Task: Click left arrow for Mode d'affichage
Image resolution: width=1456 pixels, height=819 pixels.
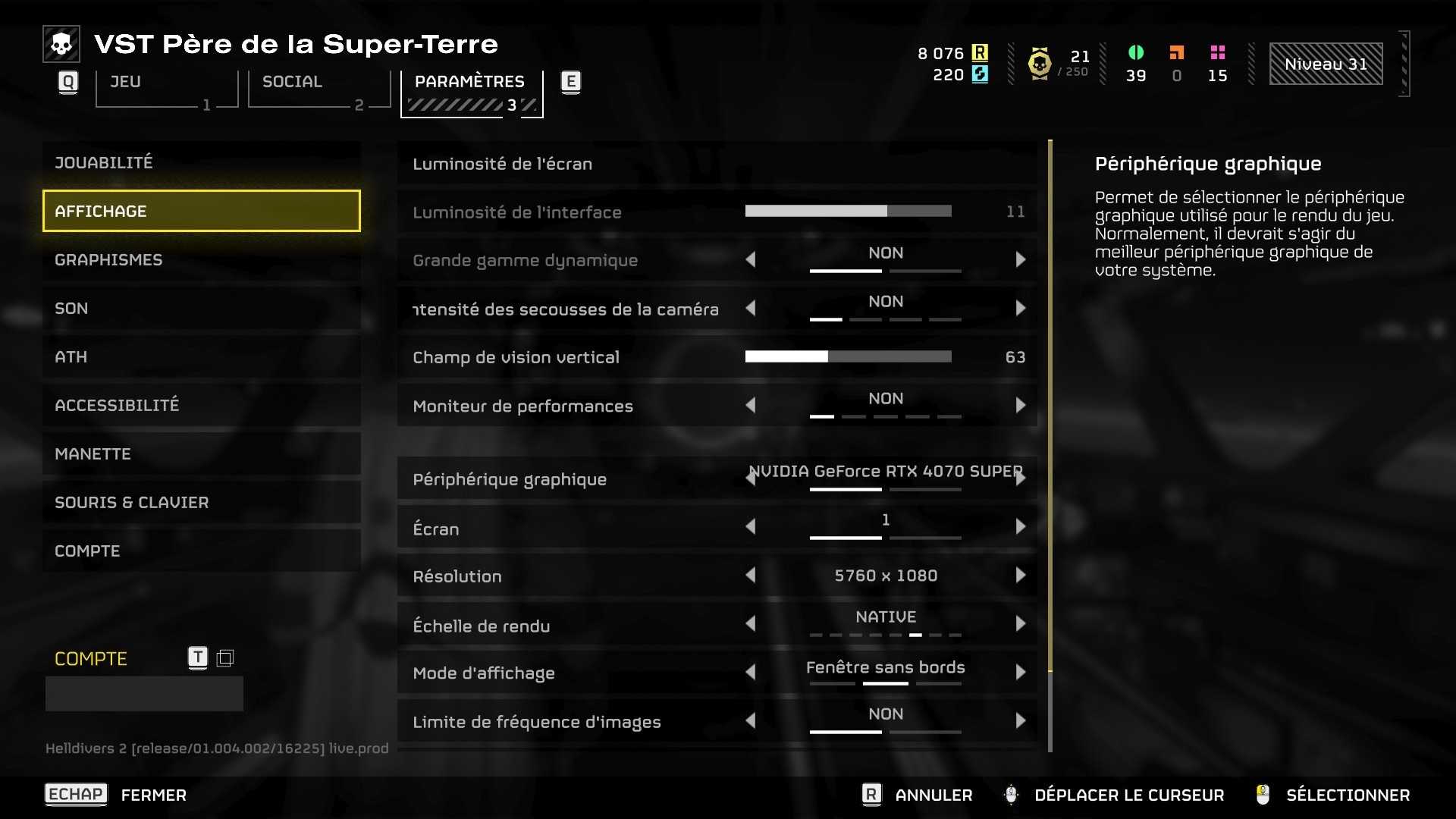Action: (751, 672)
